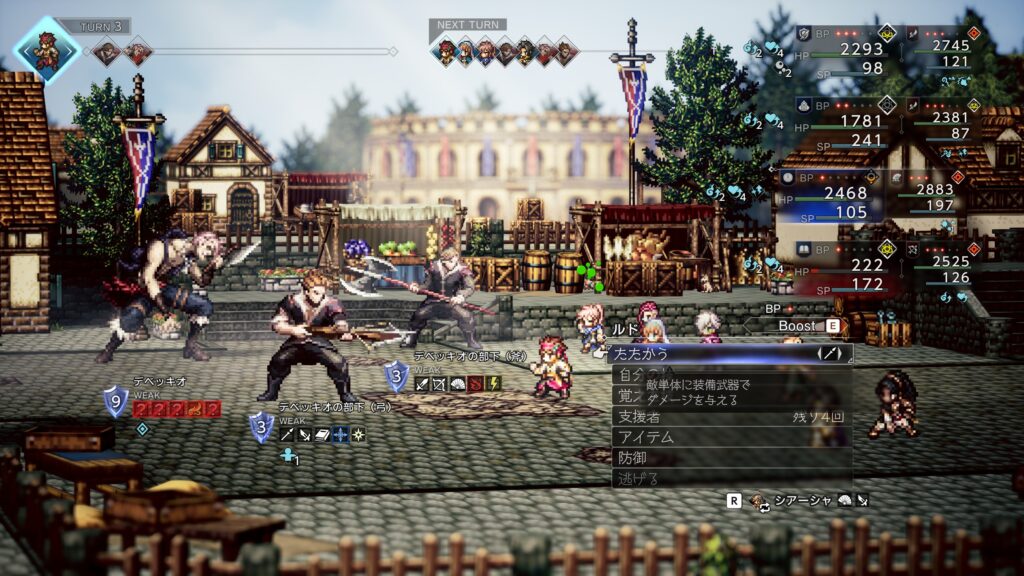Screen dimensions: 1024x576
Task: Click the spear weapon selector on たたかう
Action: pos(830,353)
